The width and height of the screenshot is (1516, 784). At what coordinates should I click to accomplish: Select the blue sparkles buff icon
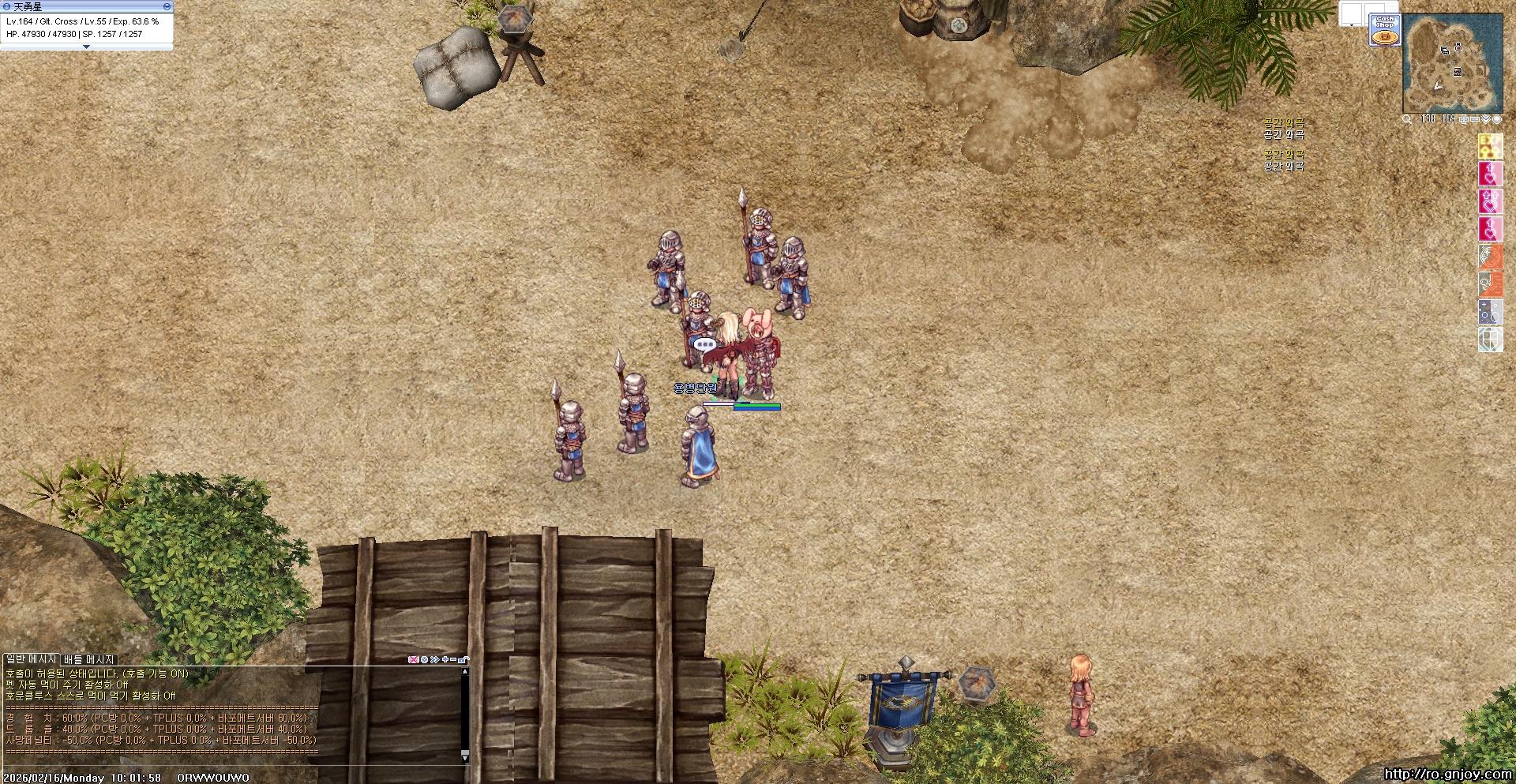click(1490, 311)
